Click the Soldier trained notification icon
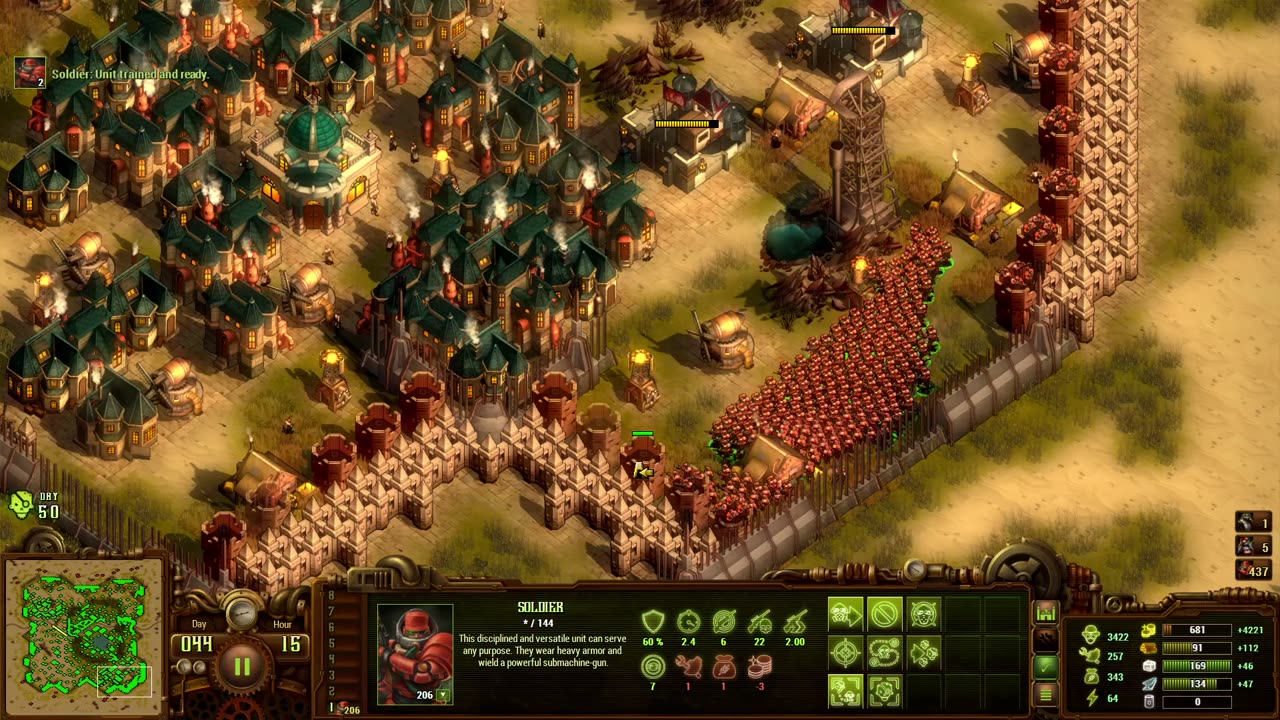 pos(29,72)
